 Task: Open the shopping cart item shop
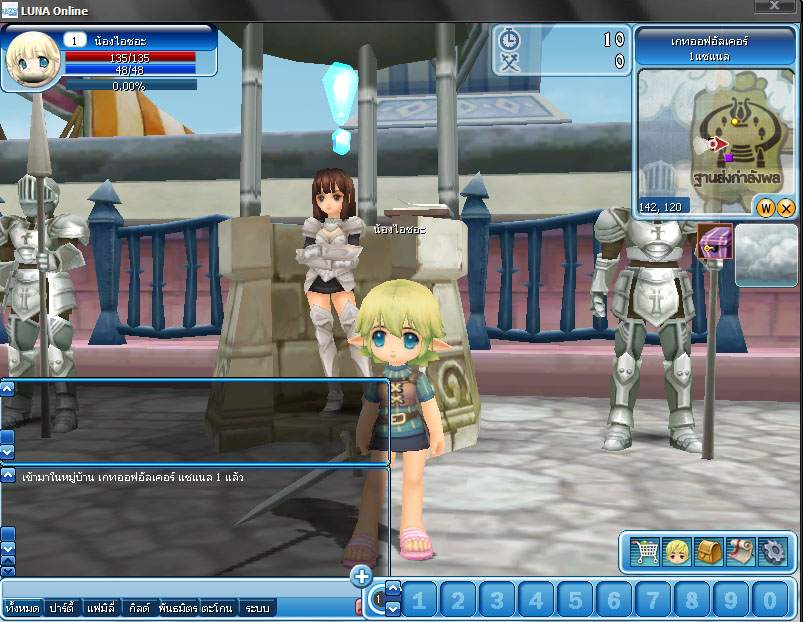(644, 551)
